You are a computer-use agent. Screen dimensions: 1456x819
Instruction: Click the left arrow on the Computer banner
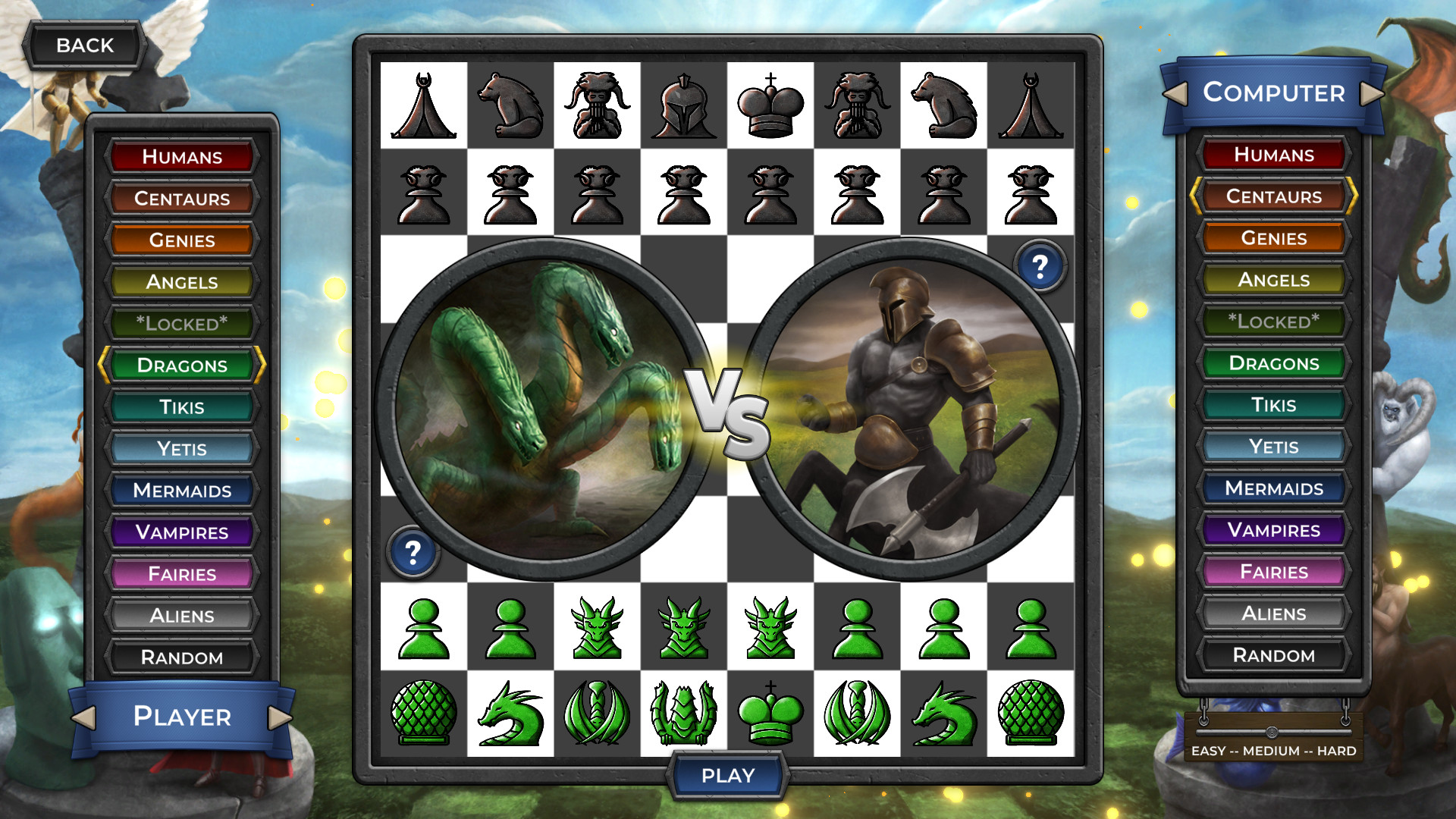pos(1176,93)
